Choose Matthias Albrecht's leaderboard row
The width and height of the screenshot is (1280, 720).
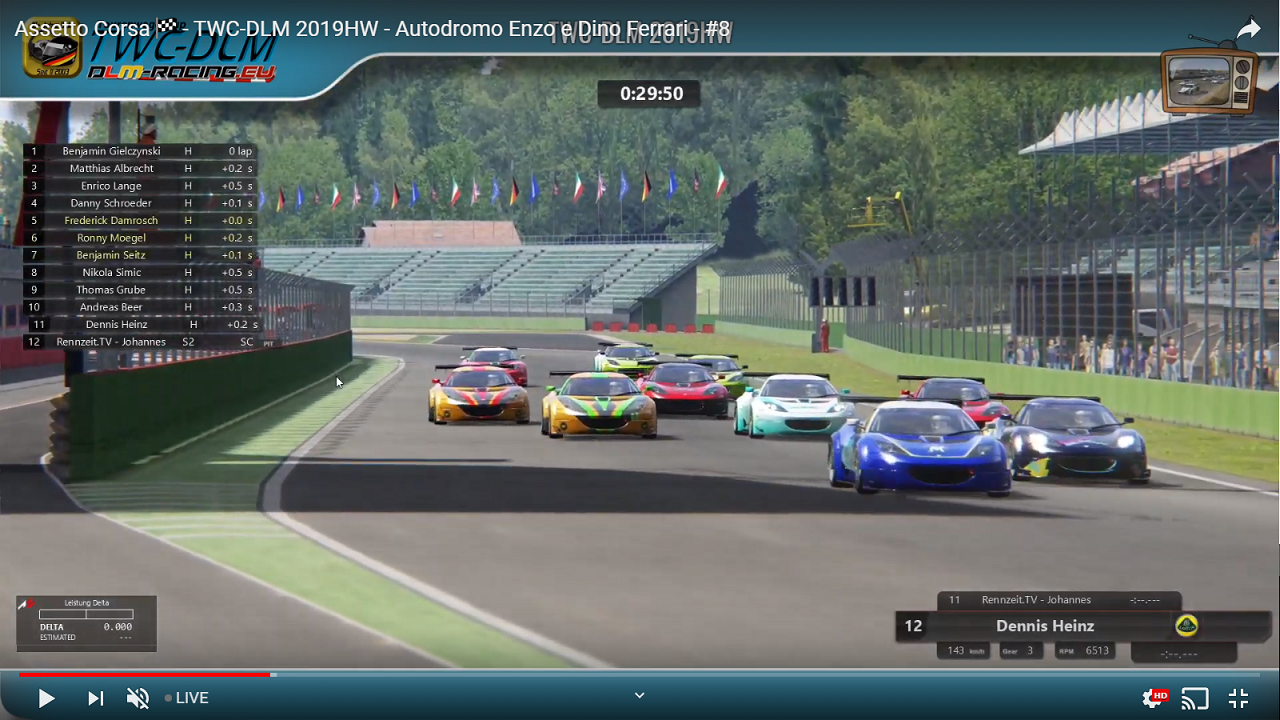coord(112,168)
